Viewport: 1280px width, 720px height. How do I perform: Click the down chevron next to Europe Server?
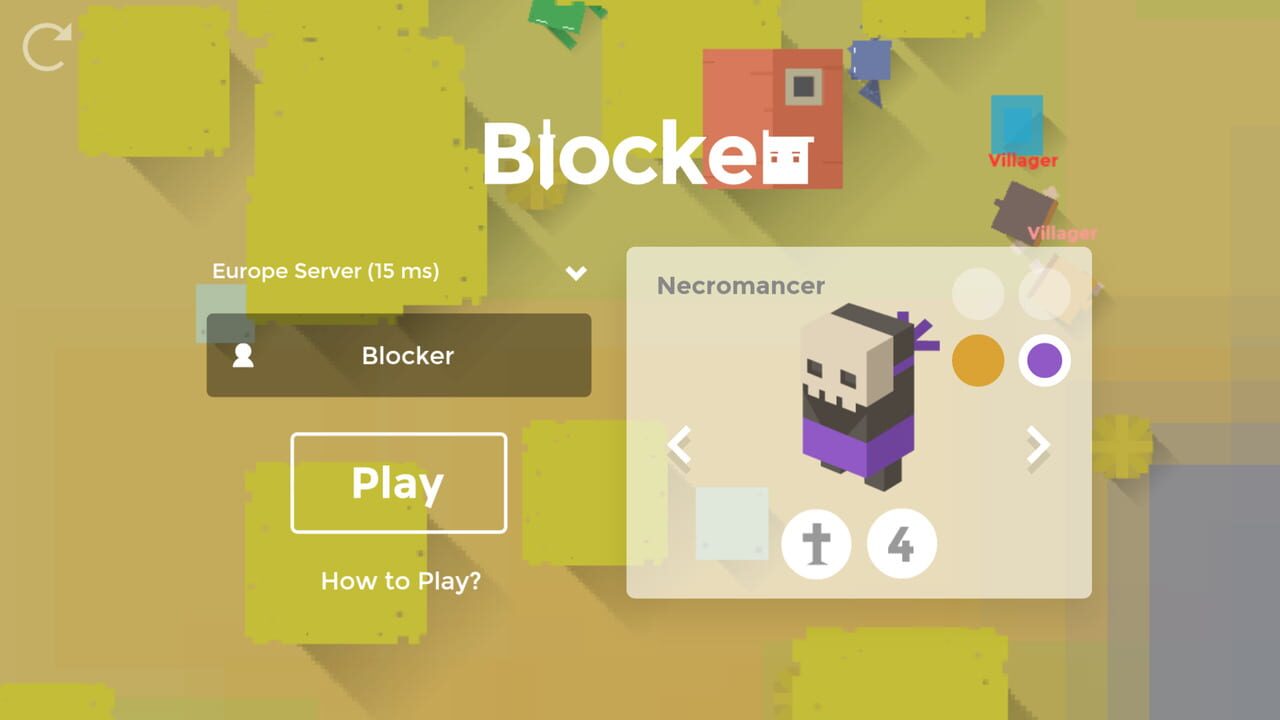point(575,272)
